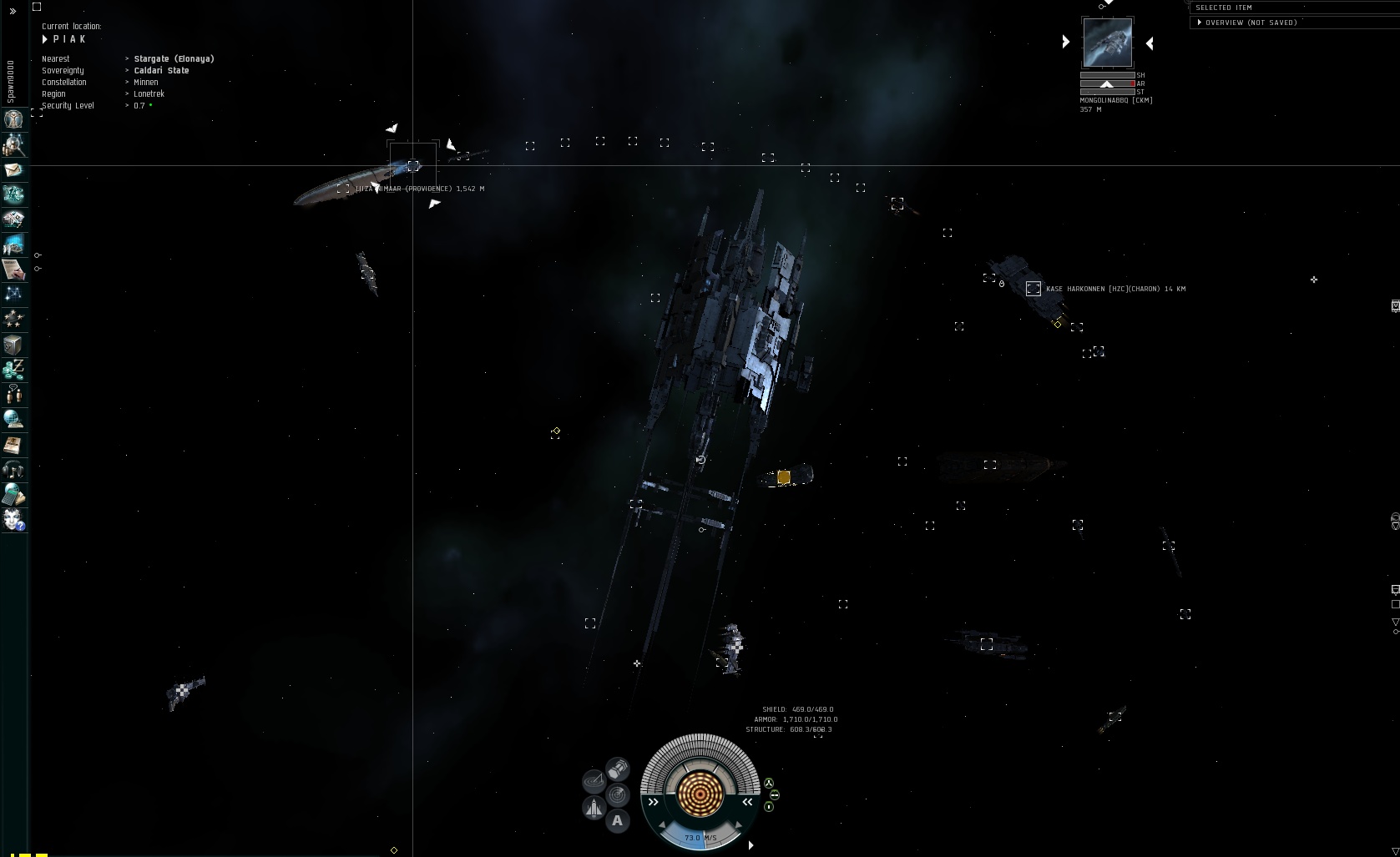Toggle the autopilot 'A' button
Image resolution: width=1400 pixels, height=857 pixels.
tap(617, 820)
